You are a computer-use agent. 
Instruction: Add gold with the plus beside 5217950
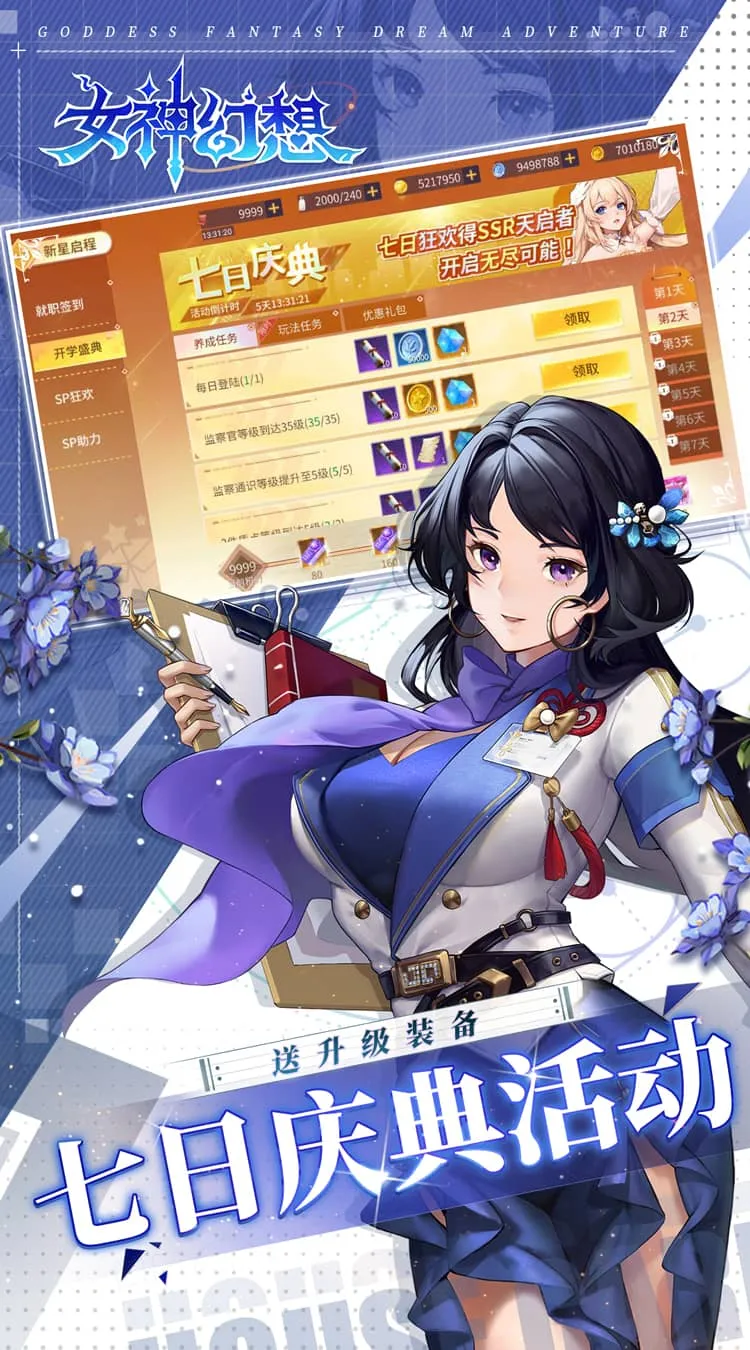click(x=471, y=175)
